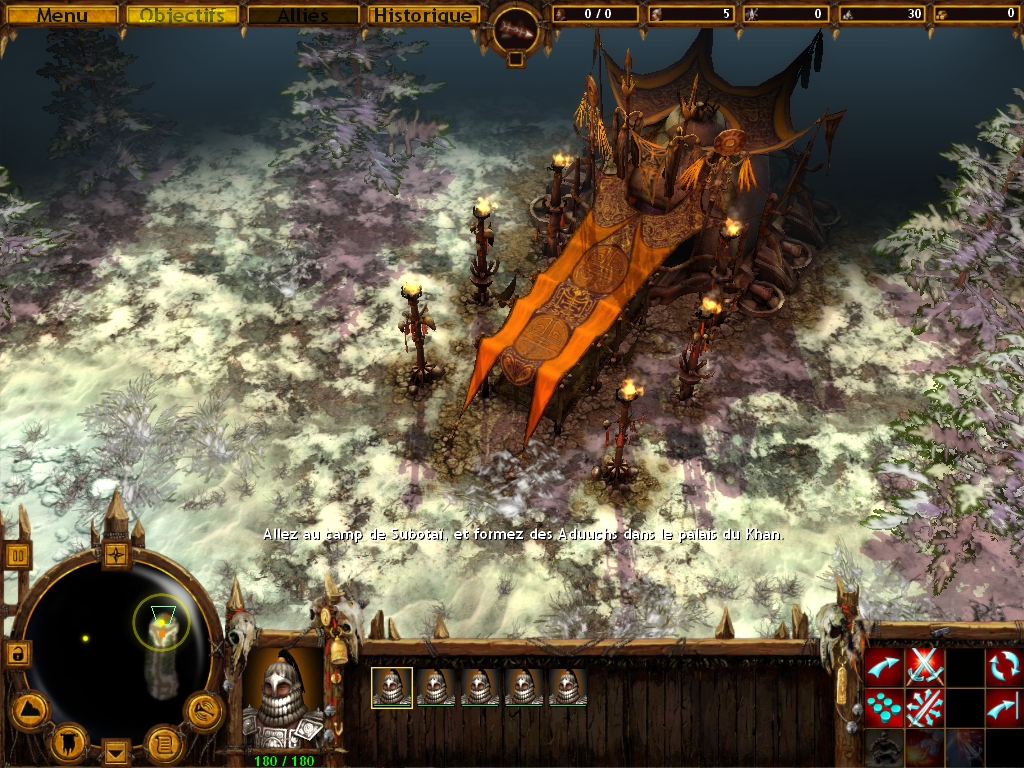This screenshot has height=768, width=1024.
Task: Click the curved arrow move command
Action: [x=883, y=666]
